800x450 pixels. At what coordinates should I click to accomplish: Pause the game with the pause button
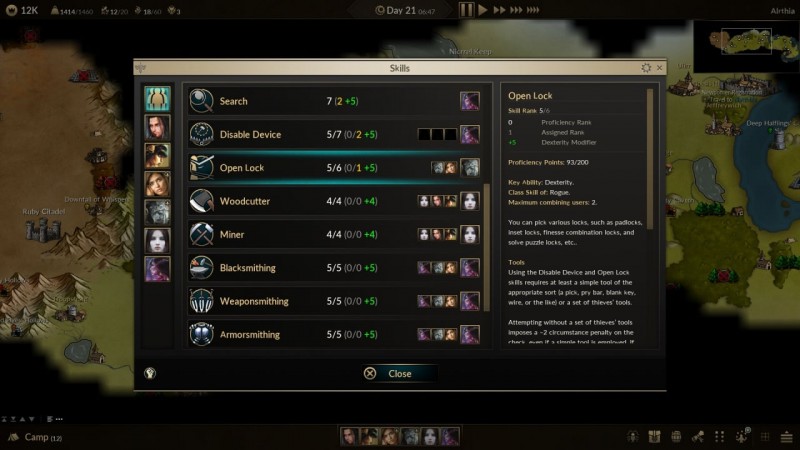pos(466,10)
